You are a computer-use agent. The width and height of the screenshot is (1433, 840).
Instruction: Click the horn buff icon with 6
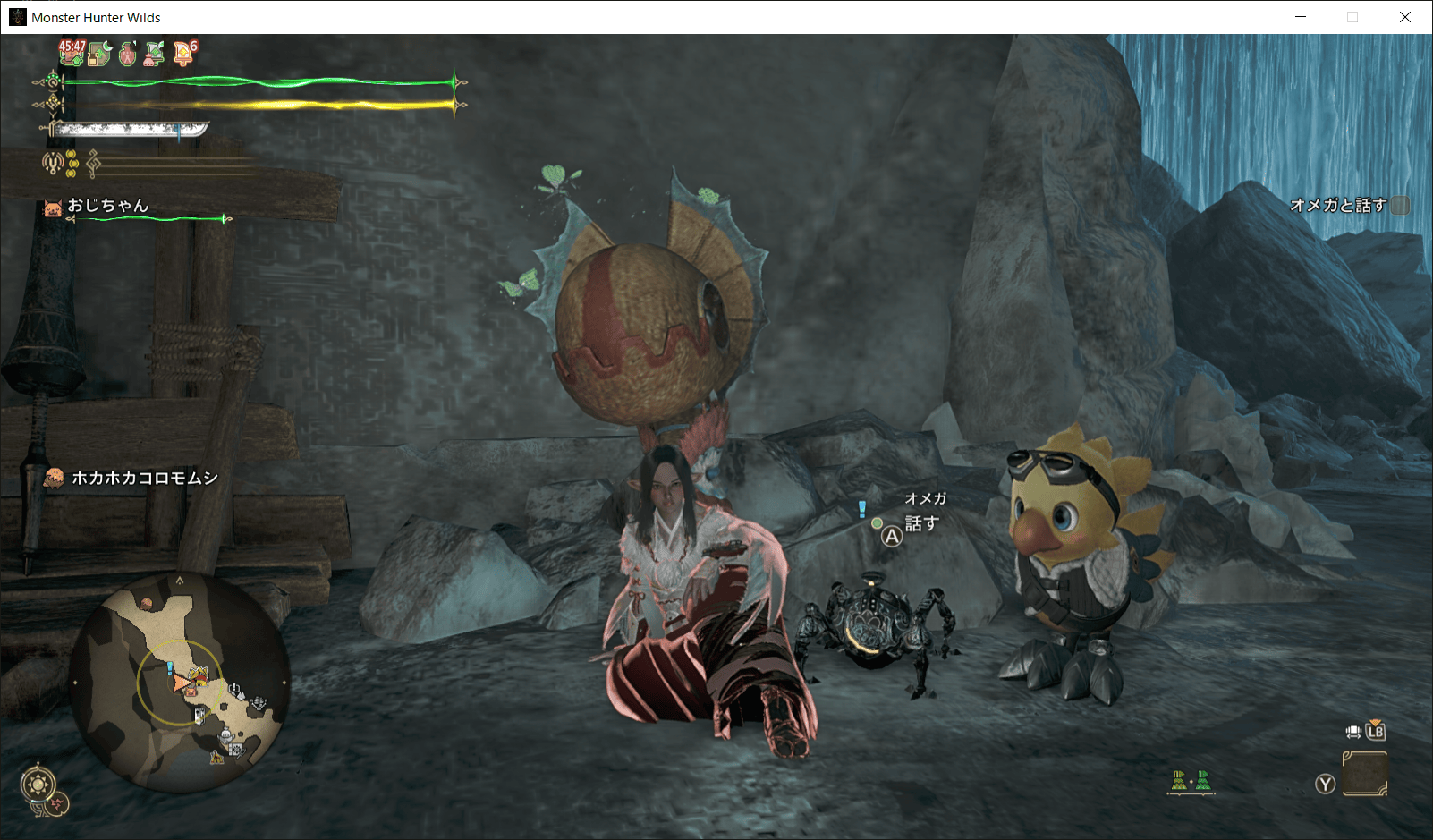[x=184, y=55]
